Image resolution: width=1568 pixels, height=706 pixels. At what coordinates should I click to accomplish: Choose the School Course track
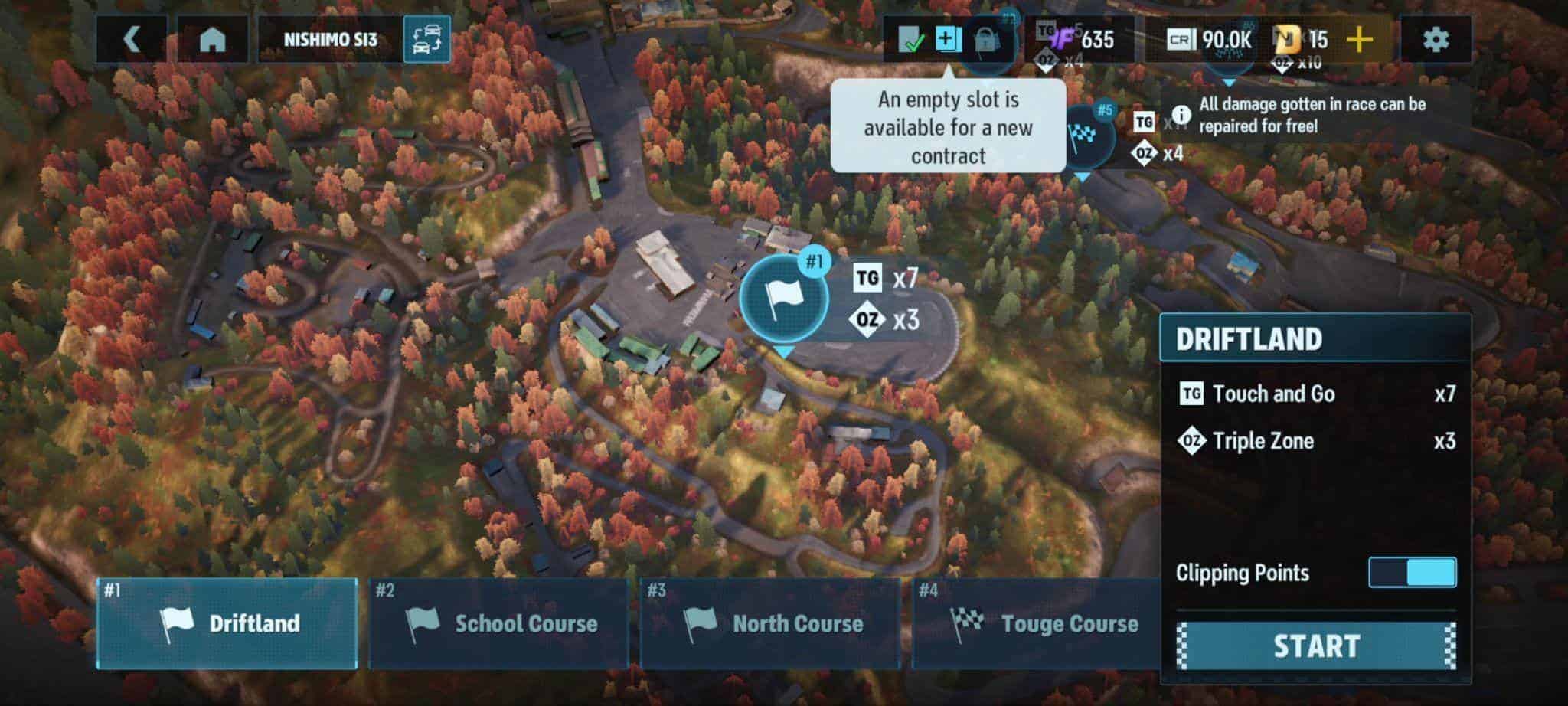point(499,623)
